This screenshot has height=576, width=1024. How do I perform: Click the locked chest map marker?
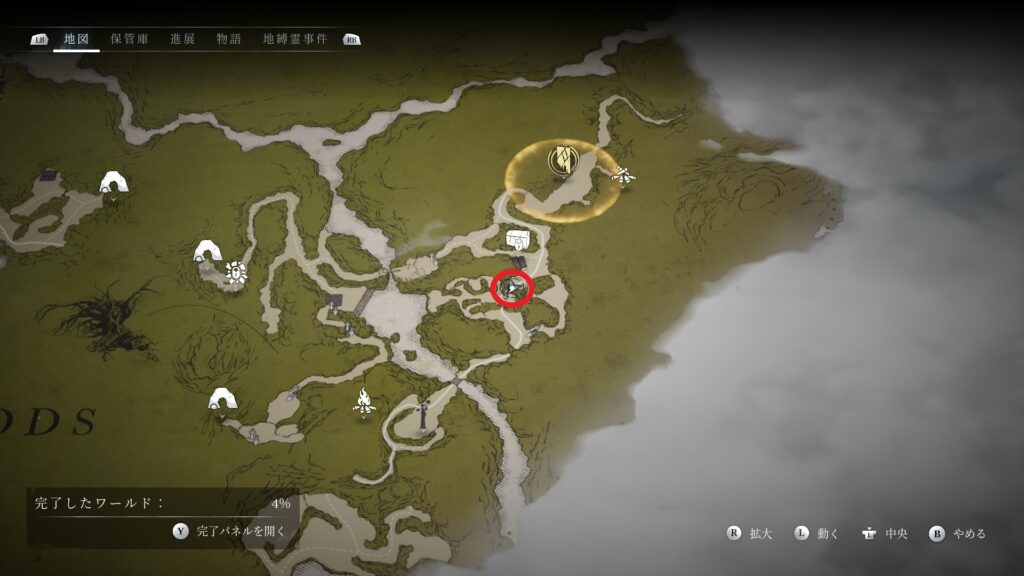tap(518, 240)
